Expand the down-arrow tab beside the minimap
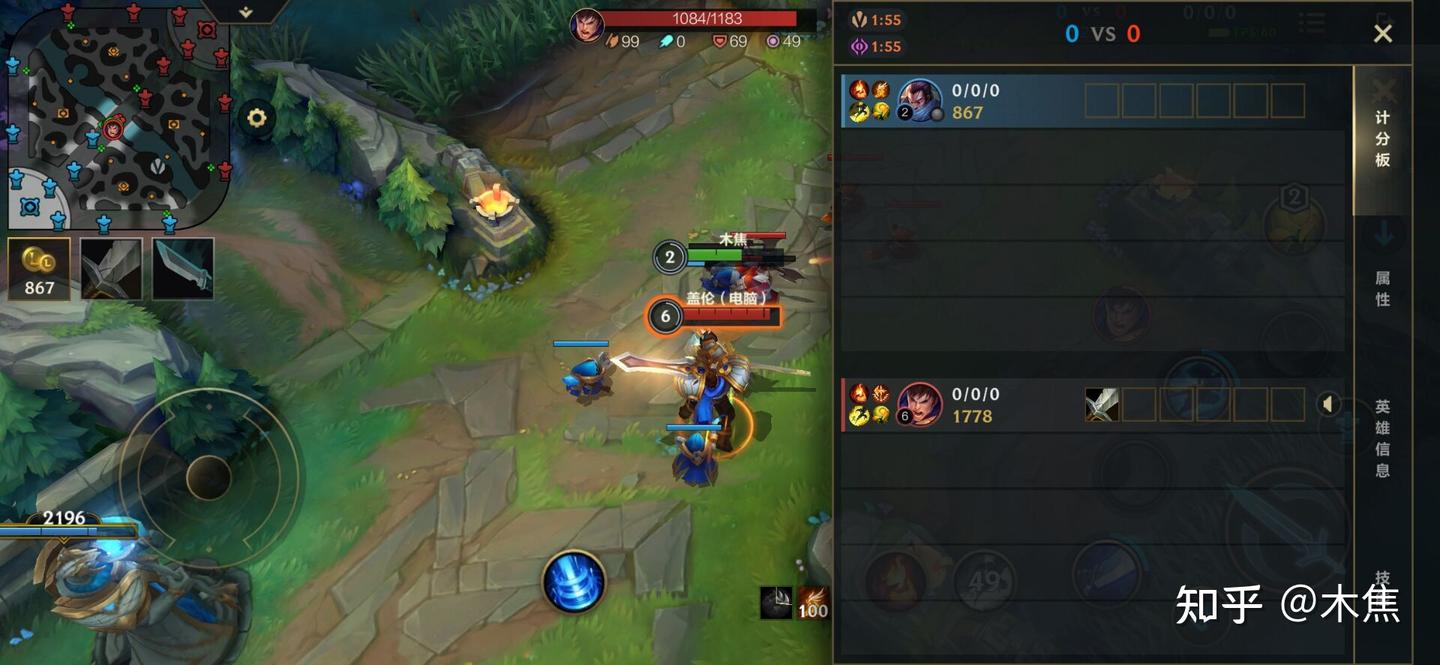 (246, 12)
